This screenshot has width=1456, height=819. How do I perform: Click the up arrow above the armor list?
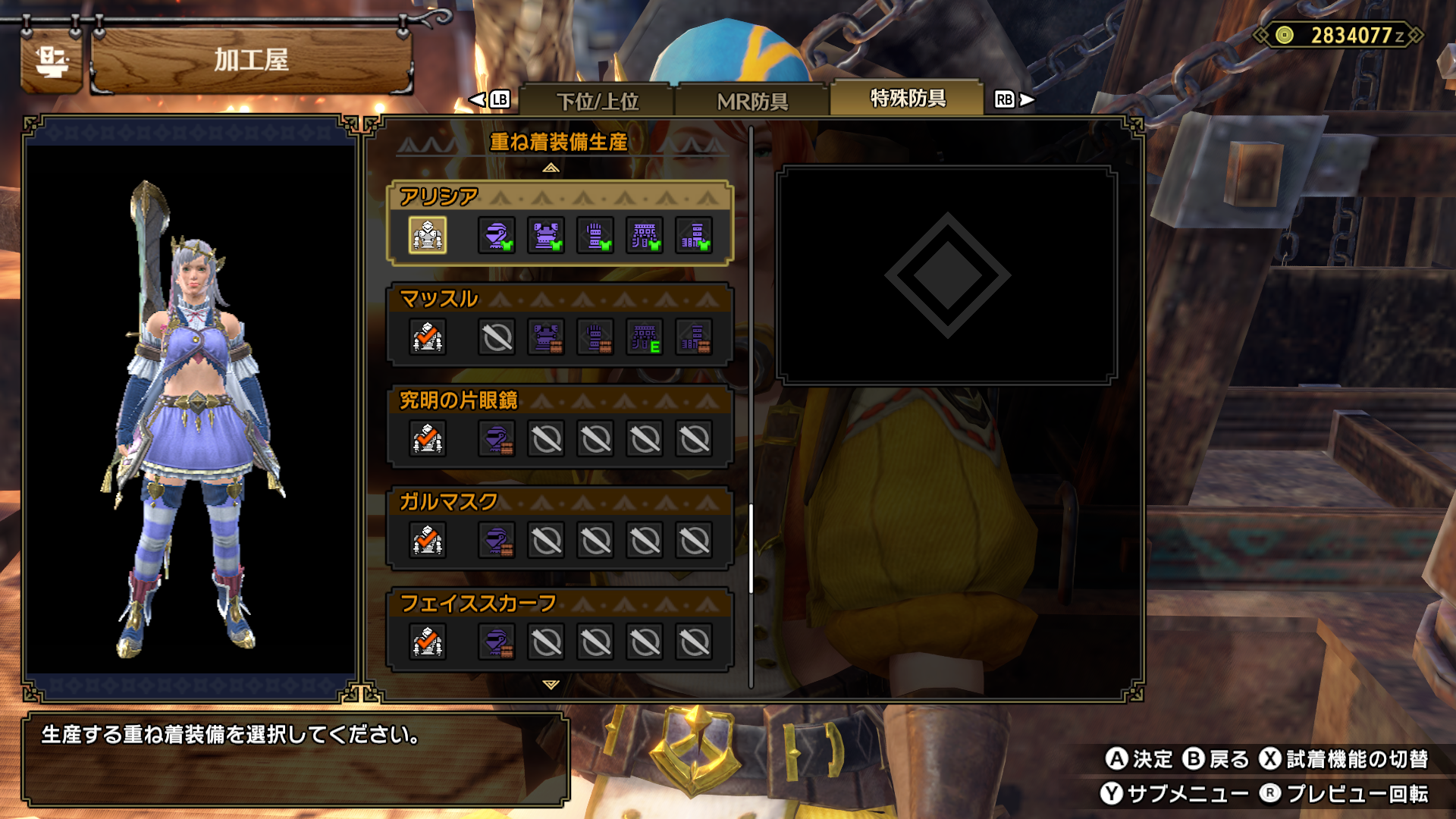click(x=551, y=168)
